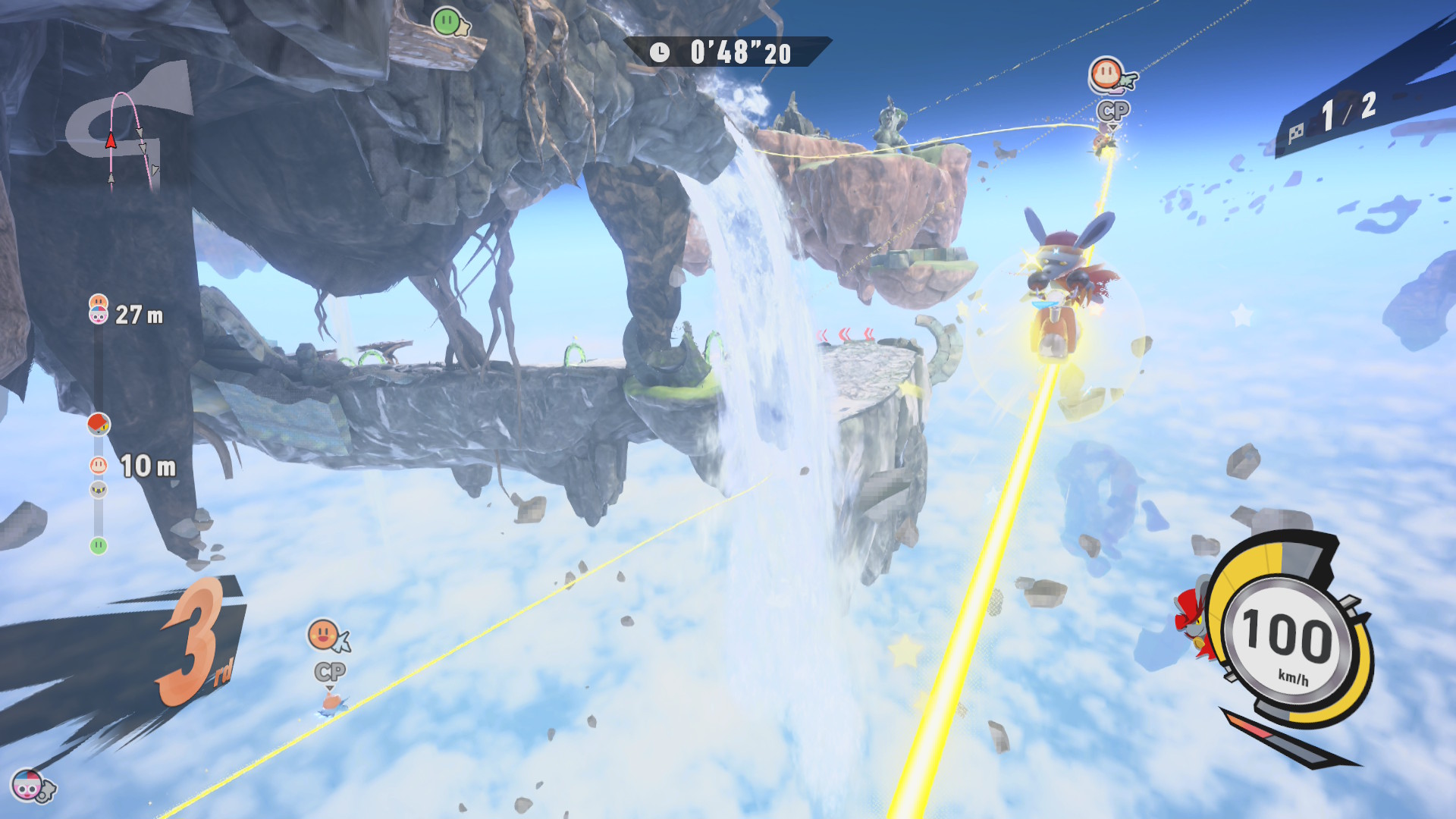
Task: Select the red-capped player icon on progress bar
Action: (x=99, y=424)
